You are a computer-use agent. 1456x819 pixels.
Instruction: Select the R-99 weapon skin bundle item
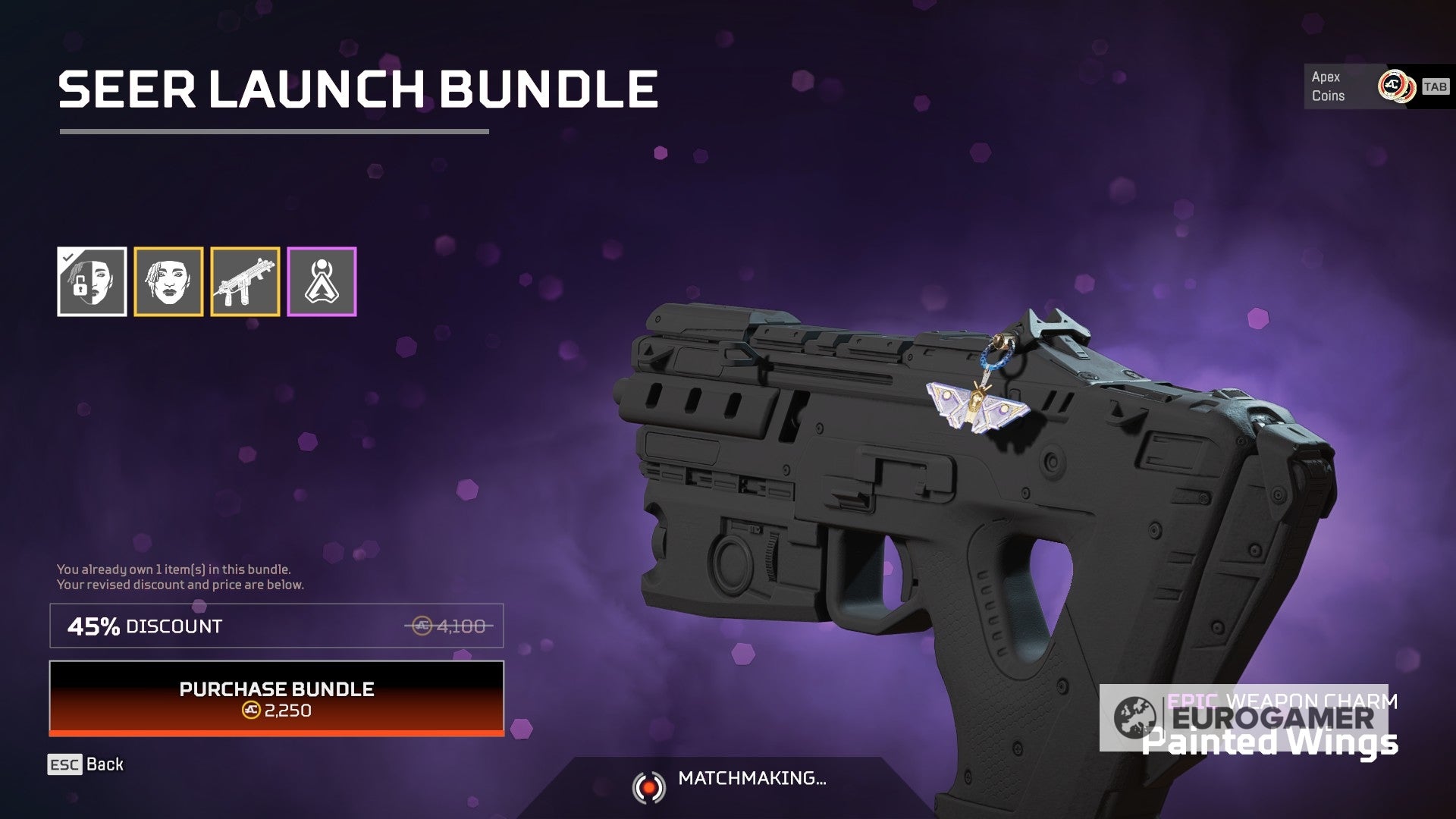(244, 281)
